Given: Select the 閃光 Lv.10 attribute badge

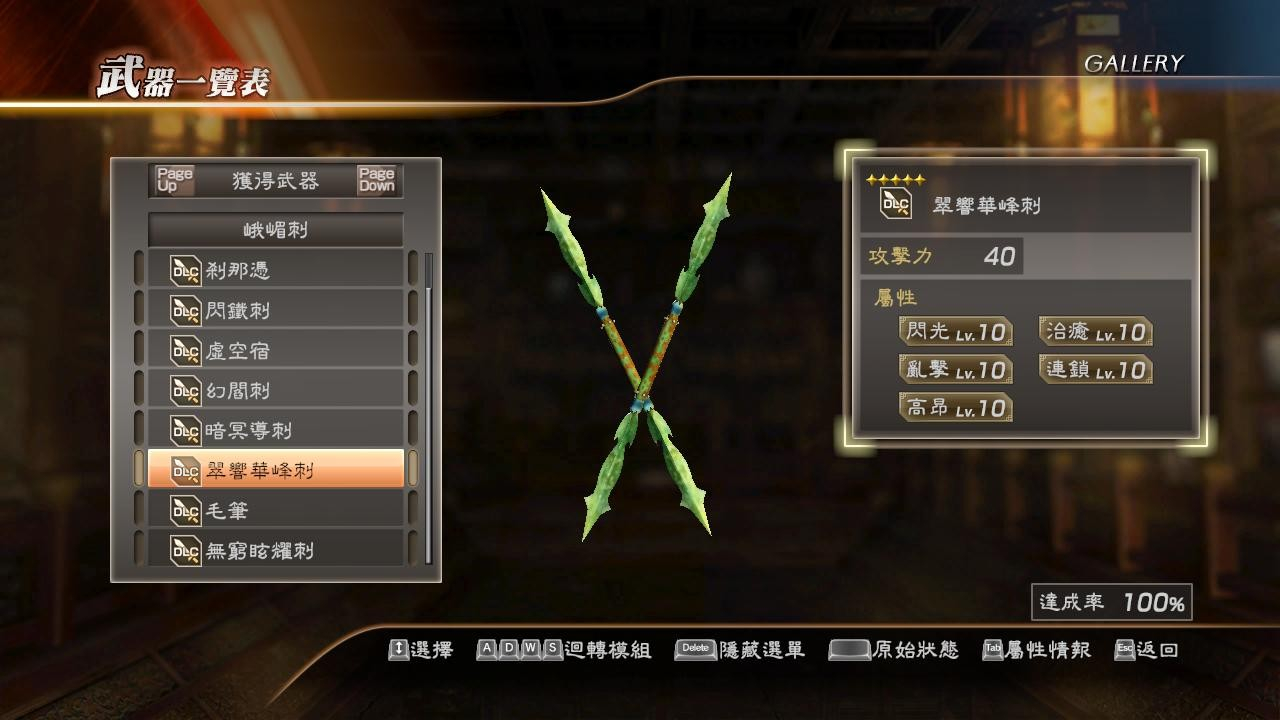Looking at the screenshot, I should tap(953, 333).
